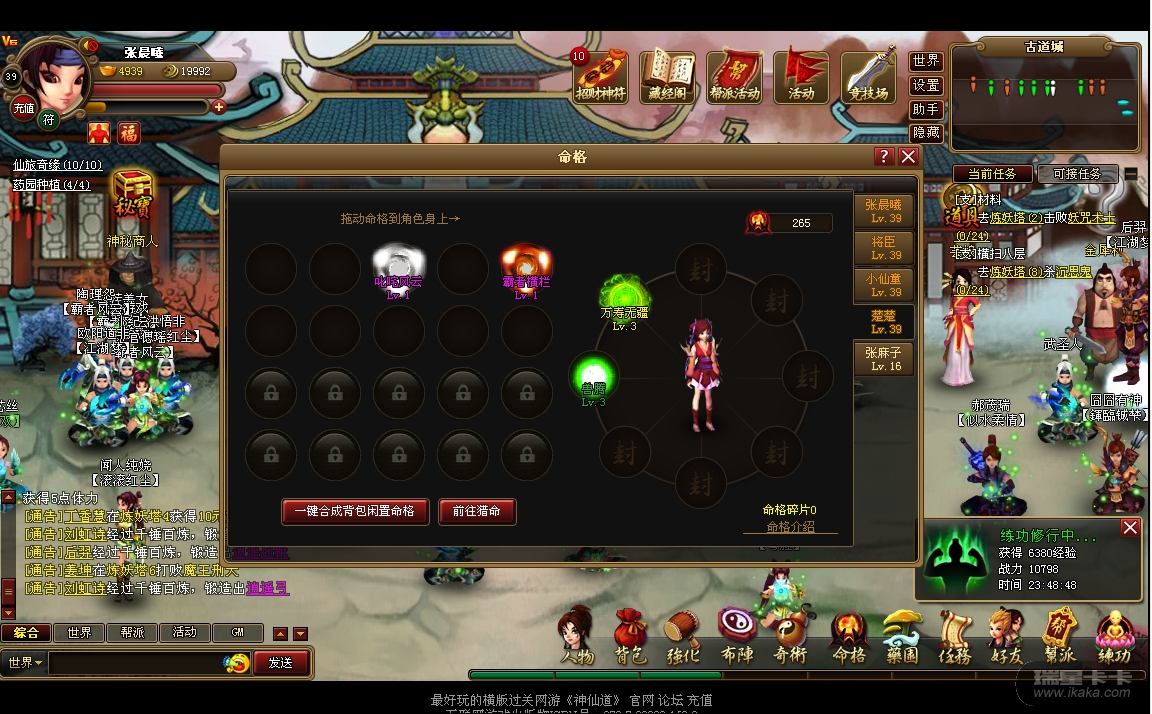The width and height of the screenshot is (1152, 714).
Task: Close the 练功修行中 panel
Action: click(1130, 528)
